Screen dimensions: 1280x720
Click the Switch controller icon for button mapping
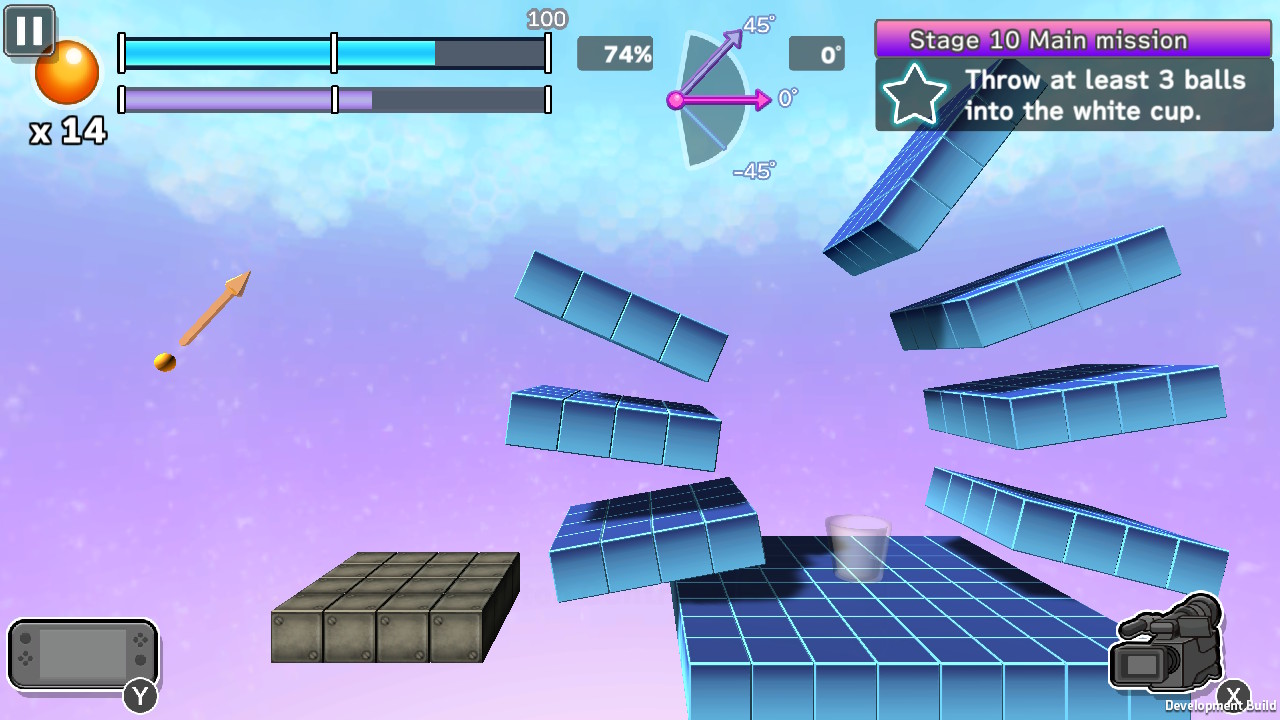[x=83, y=655]
